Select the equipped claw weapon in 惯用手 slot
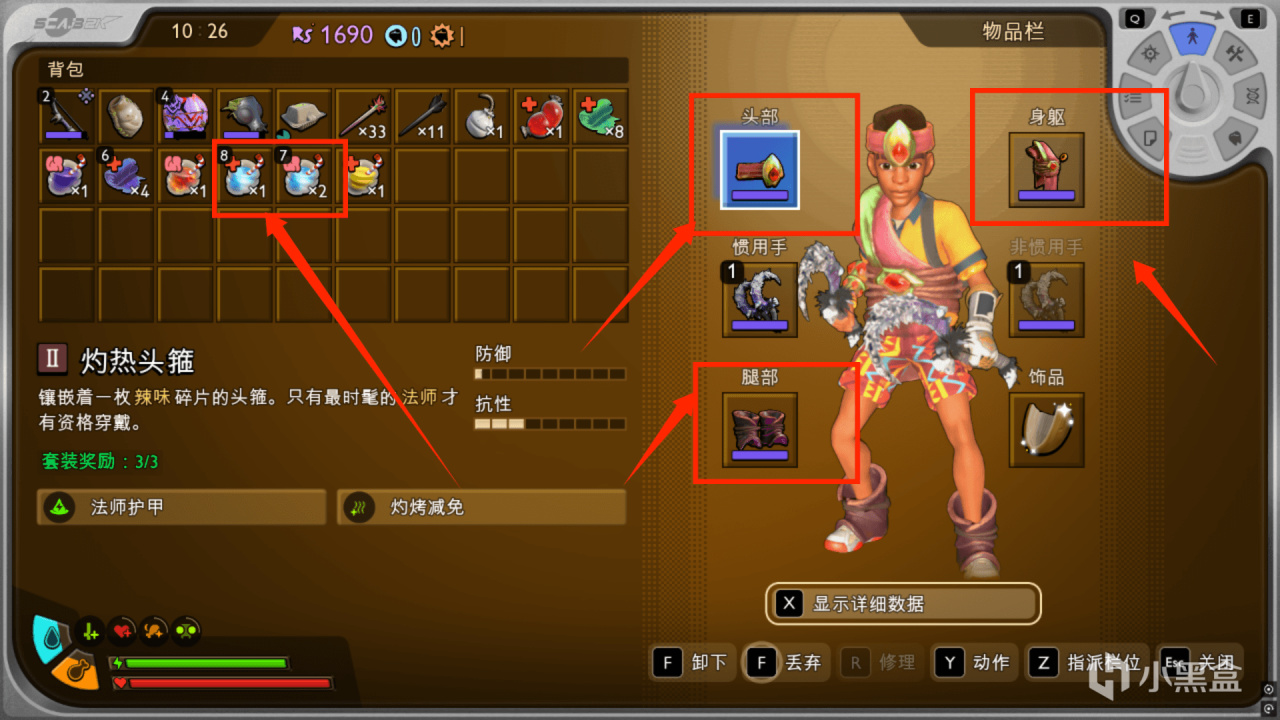 [x=760, y=299]
